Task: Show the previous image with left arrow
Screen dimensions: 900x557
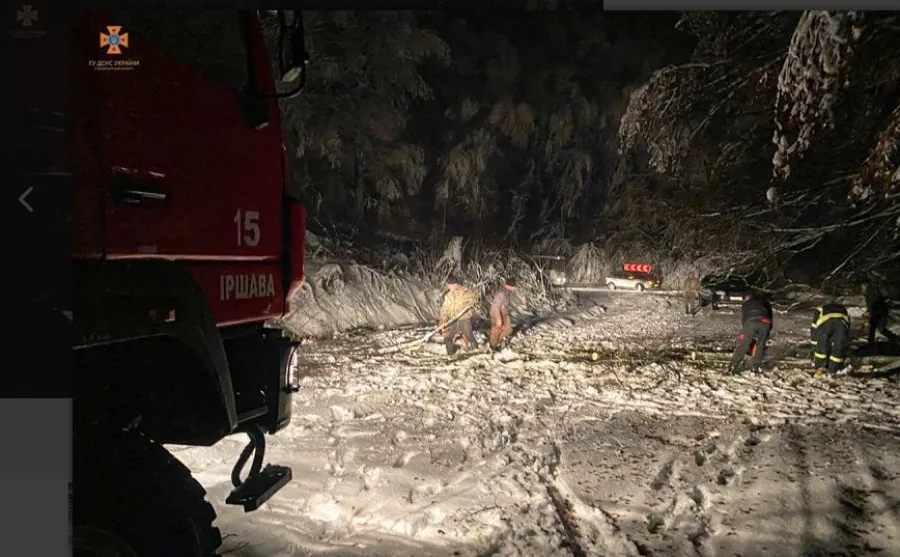Action: pos(26,199)
